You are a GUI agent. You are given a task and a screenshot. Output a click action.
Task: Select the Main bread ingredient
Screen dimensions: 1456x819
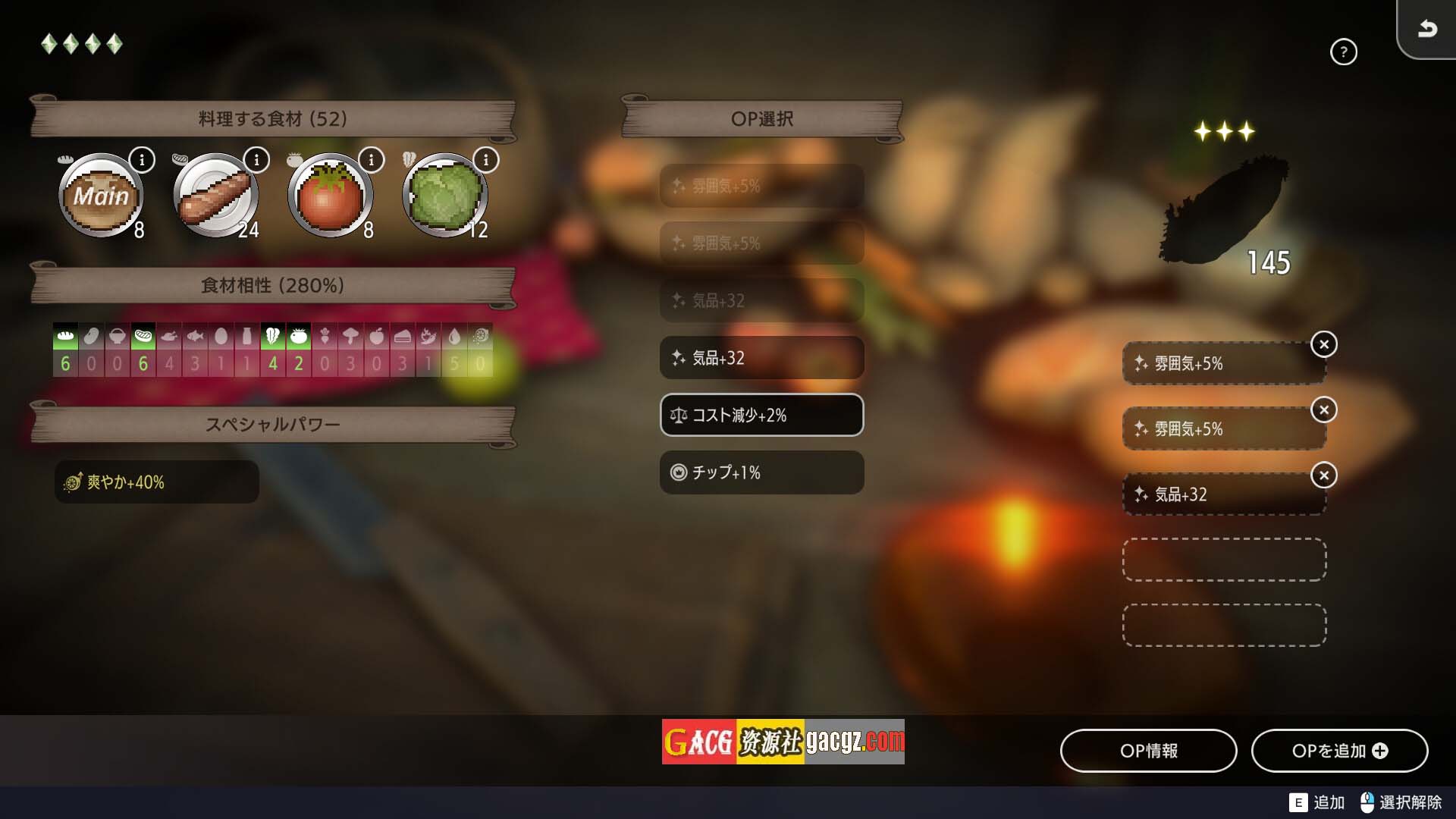pyautogui.click(x=101, y=196)
